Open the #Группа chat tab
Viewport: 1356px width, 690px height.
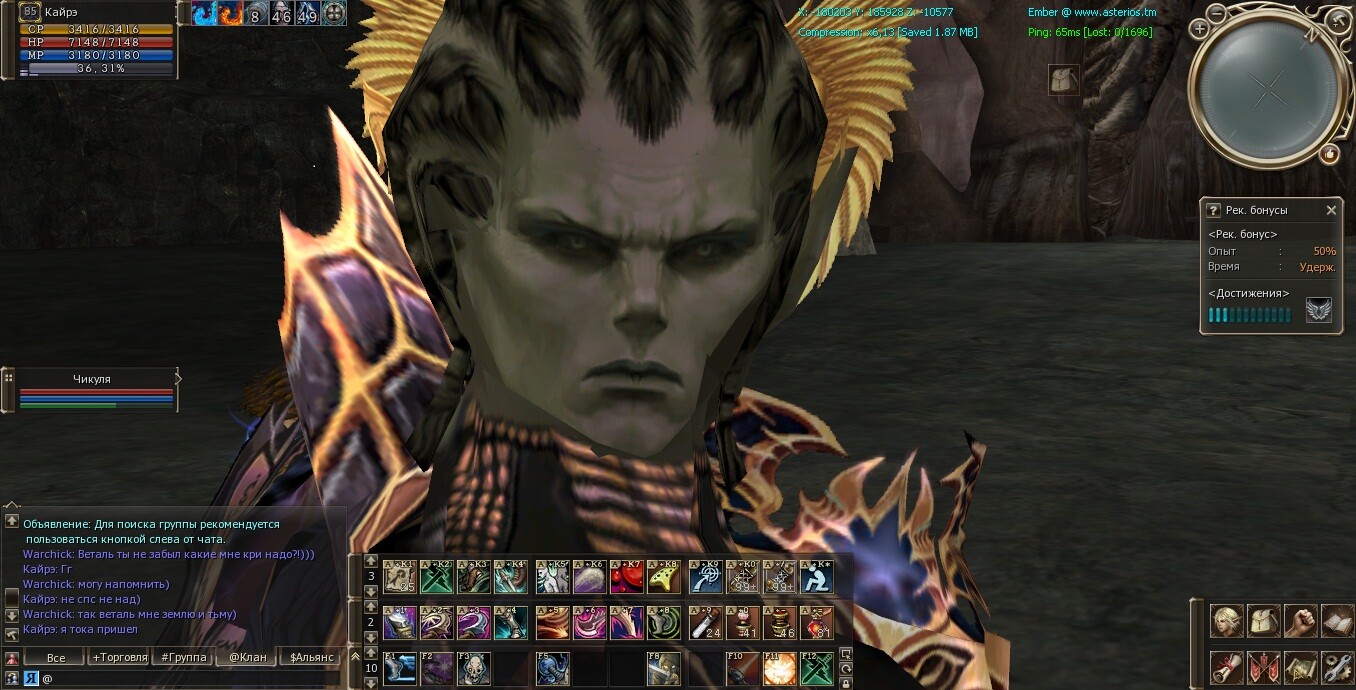pyautogui.click(x=185, y=657)
